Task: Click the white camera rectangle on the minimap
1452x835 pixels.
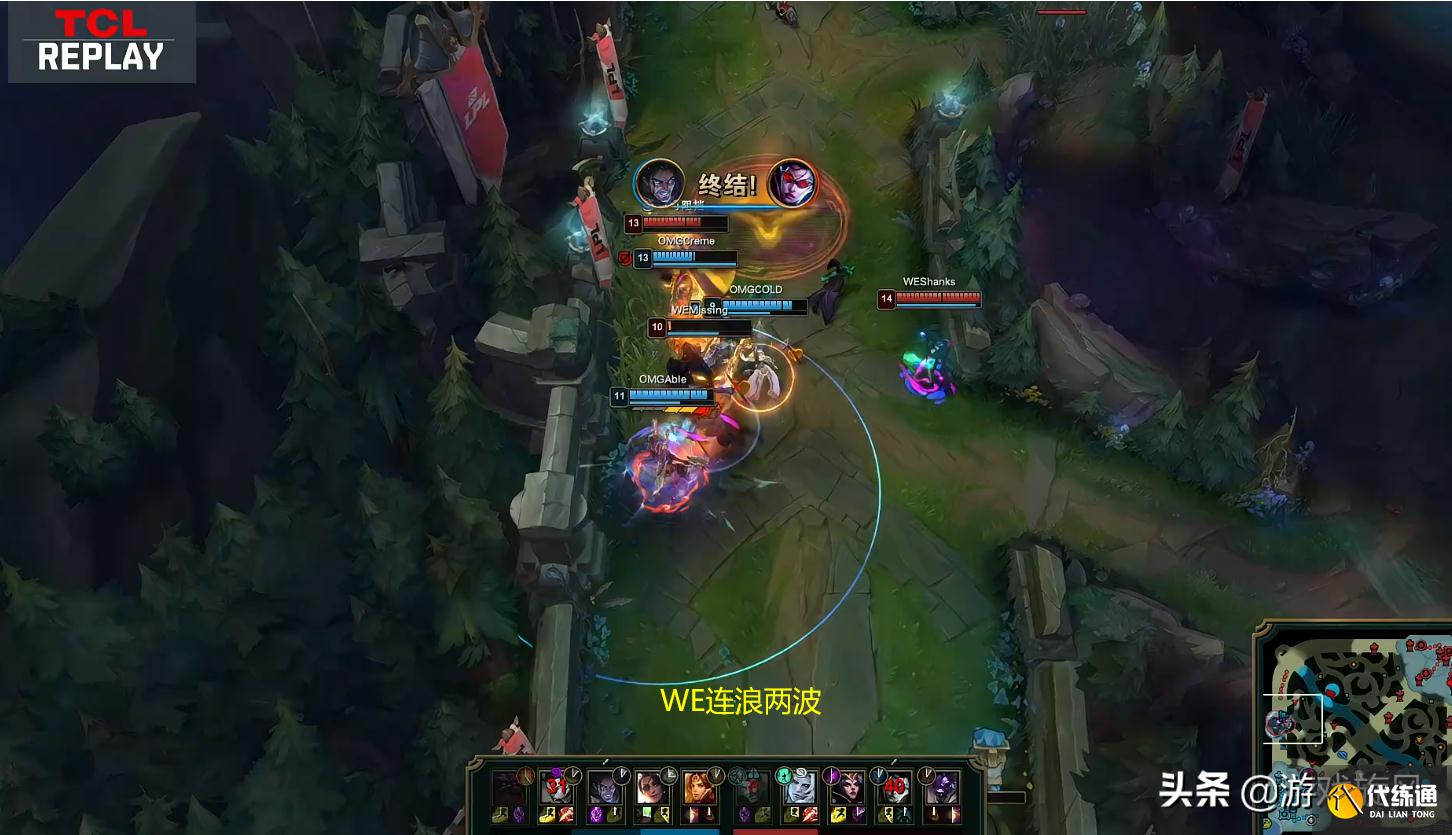Action: coord(1293,718)
